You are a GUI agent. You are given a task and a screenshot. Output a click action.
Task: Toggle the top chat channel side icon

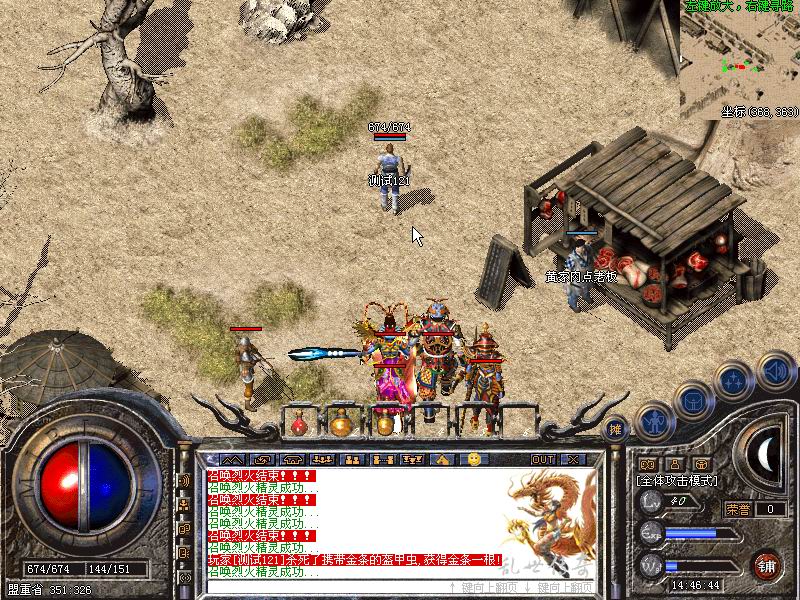[186, 480]
